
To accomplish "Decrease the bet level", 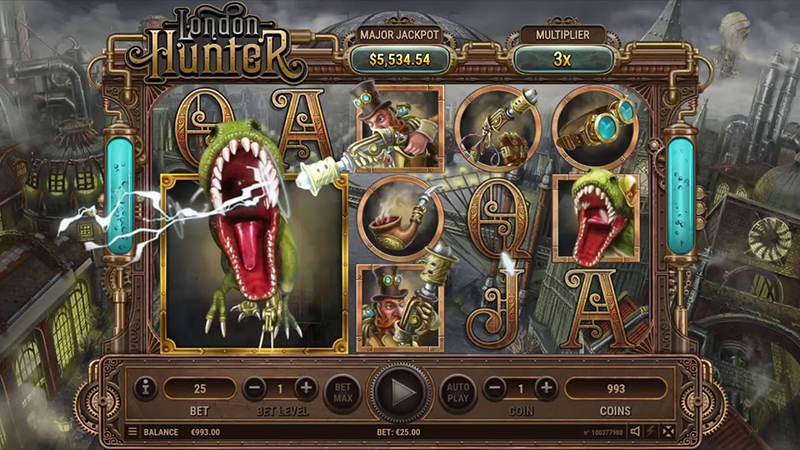I will click(255, 388).
